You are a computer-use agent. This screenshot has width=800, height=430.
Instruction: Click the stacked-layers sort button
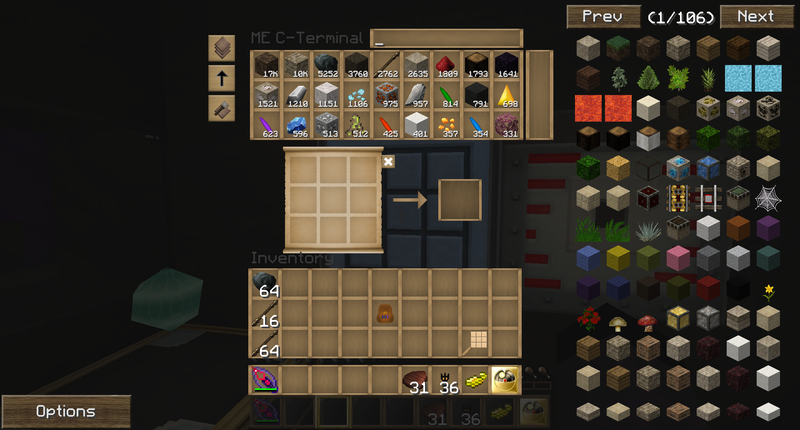click(x=222, y=48)
